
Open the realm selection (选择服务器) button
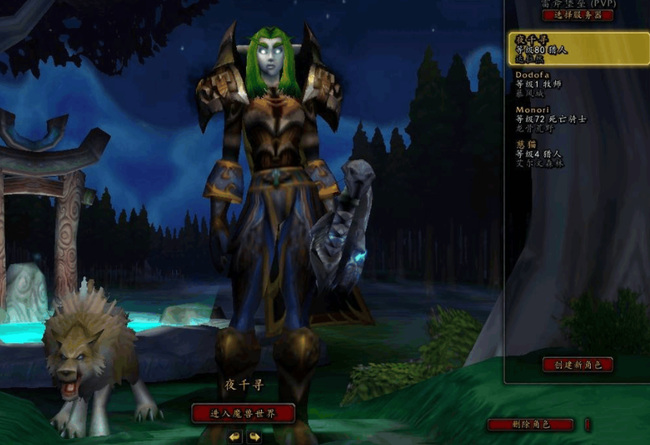577,15
